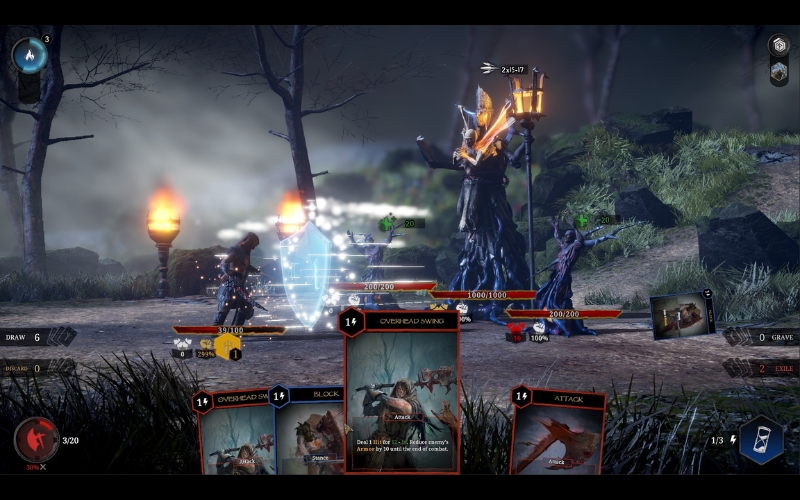
Task: Click the blue campfire flame icon
Action: tap(28, 56)
